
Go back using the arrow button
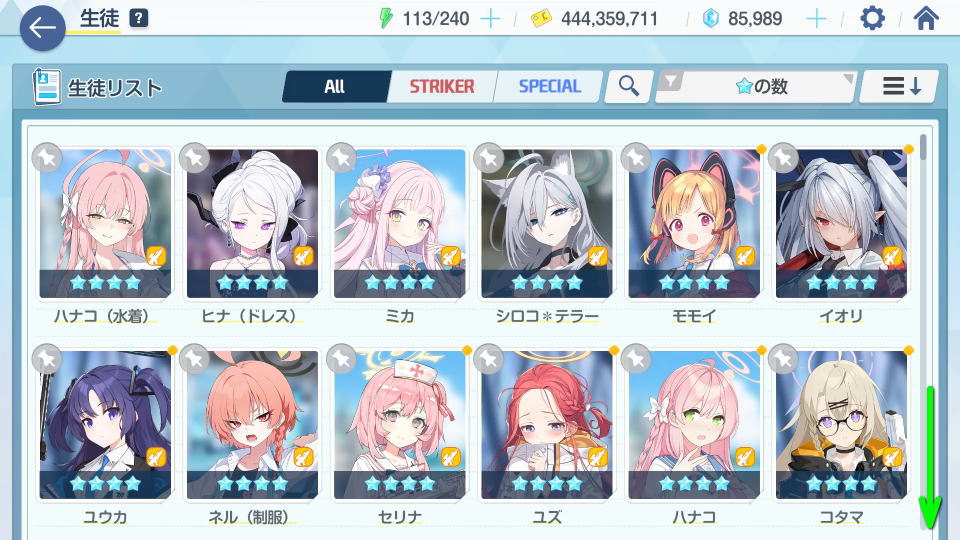pyautogui.click(x=41, y=28)
